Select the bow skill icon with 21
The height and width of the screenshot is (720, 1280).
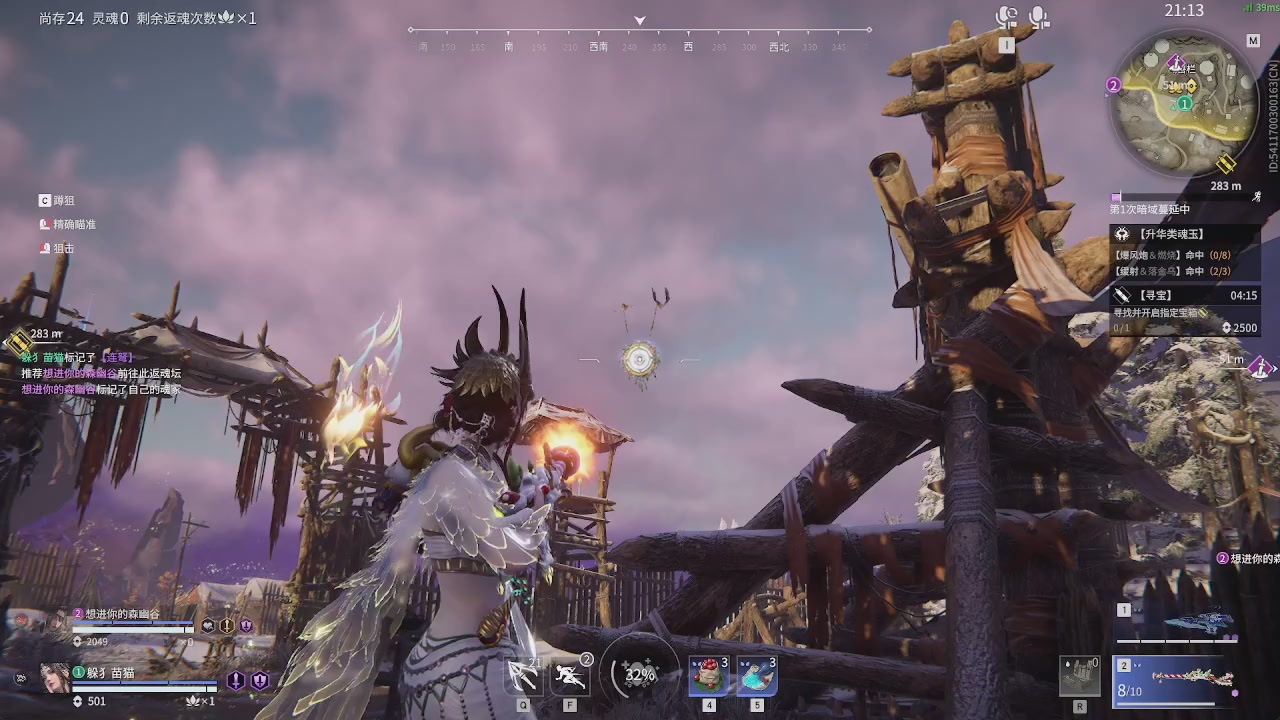tap(524, 675)
